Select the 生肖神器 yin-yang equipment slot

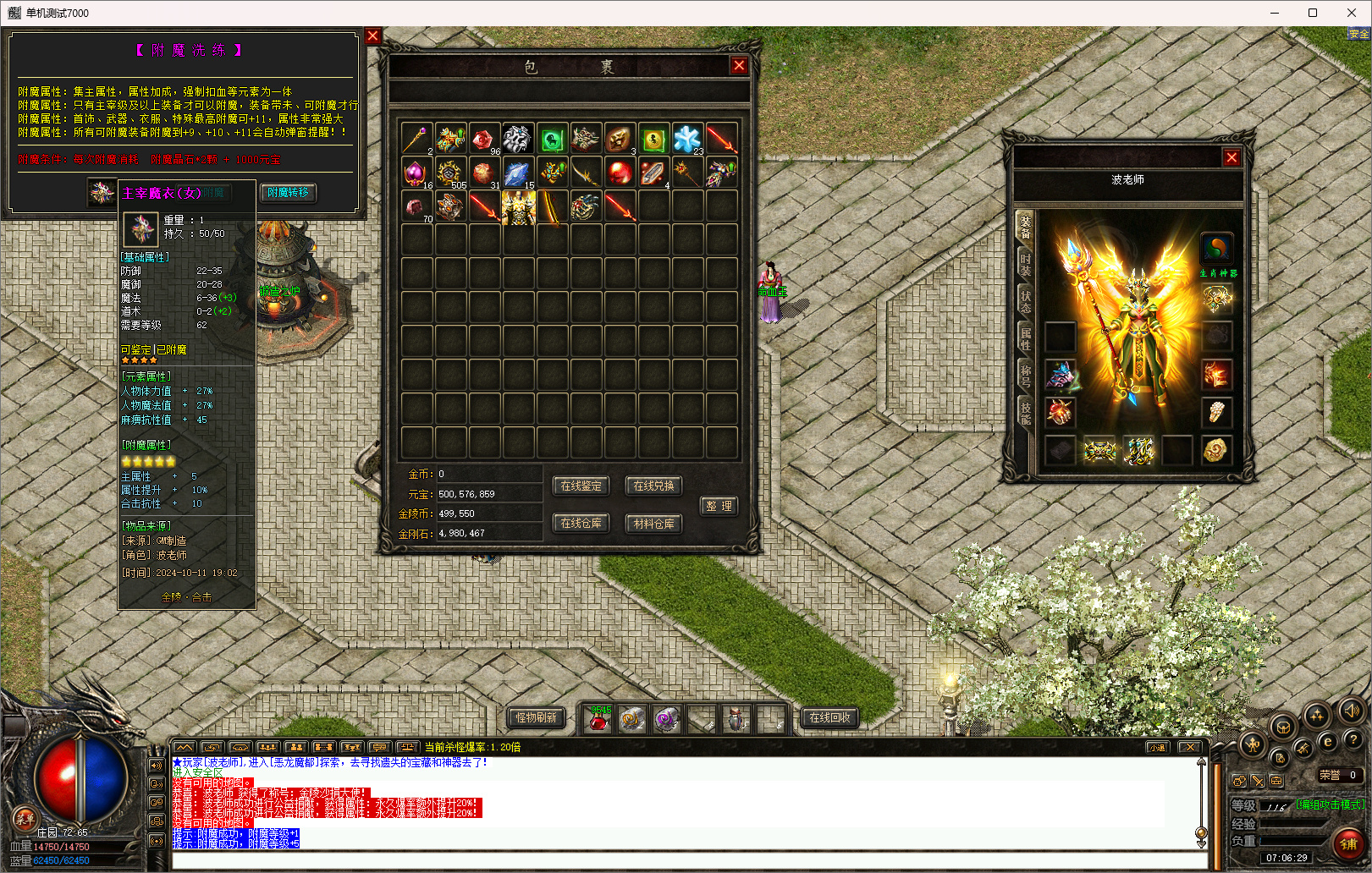click(x=1216, y=248)
